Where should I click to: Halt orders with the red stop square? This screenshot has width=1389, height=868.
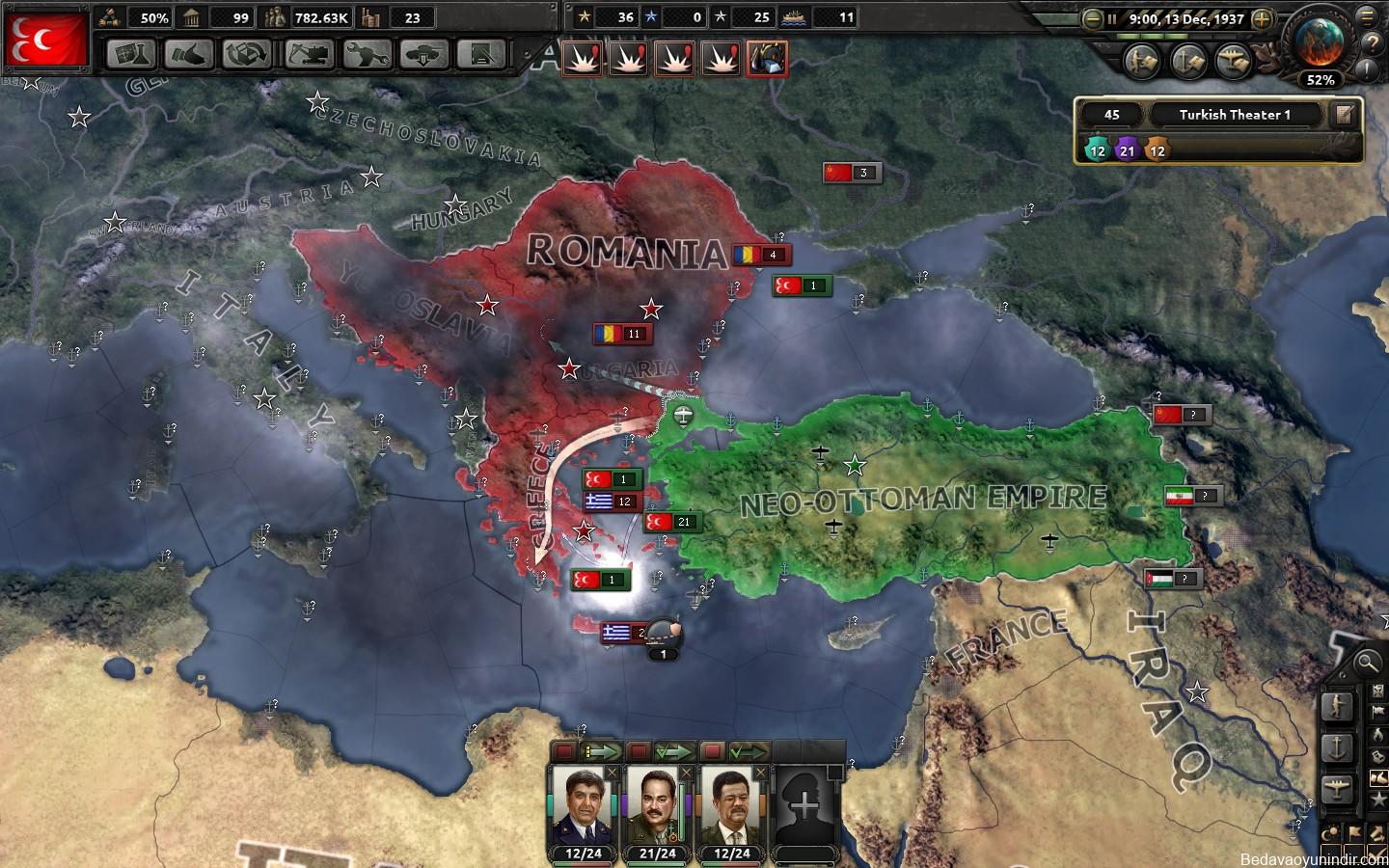click(x=565, y=751)
